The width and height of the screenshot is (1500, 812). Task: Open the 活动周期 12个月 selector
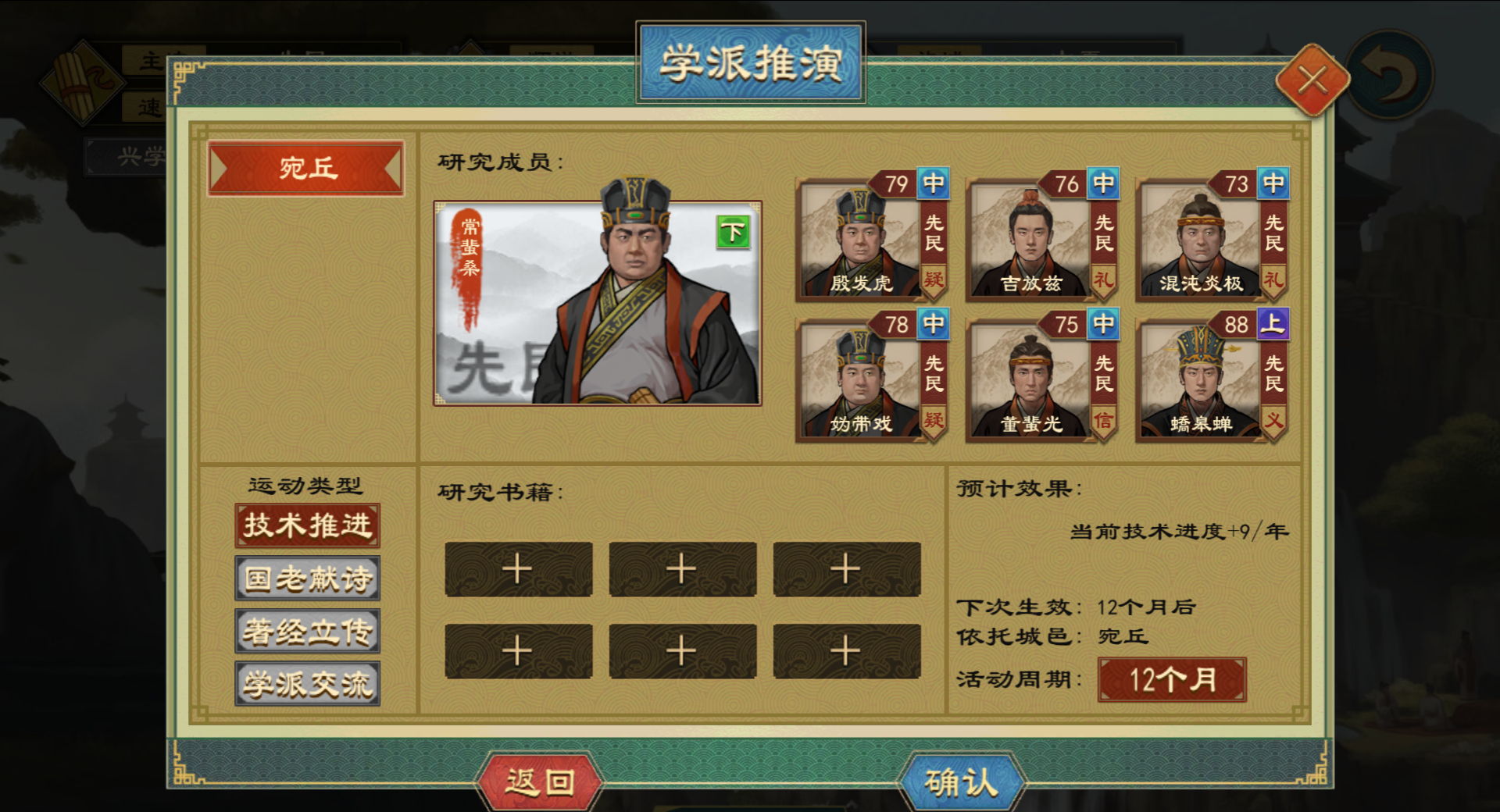[x=1171, y=678]
